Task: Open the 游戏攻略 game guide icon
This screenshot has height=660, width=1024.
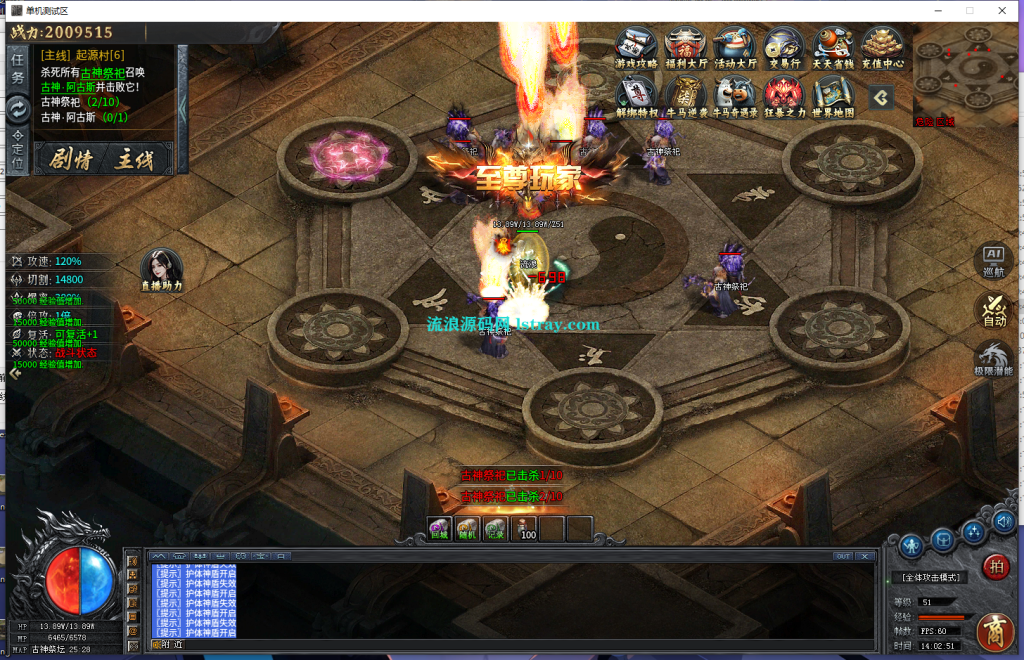Action: 636,47
